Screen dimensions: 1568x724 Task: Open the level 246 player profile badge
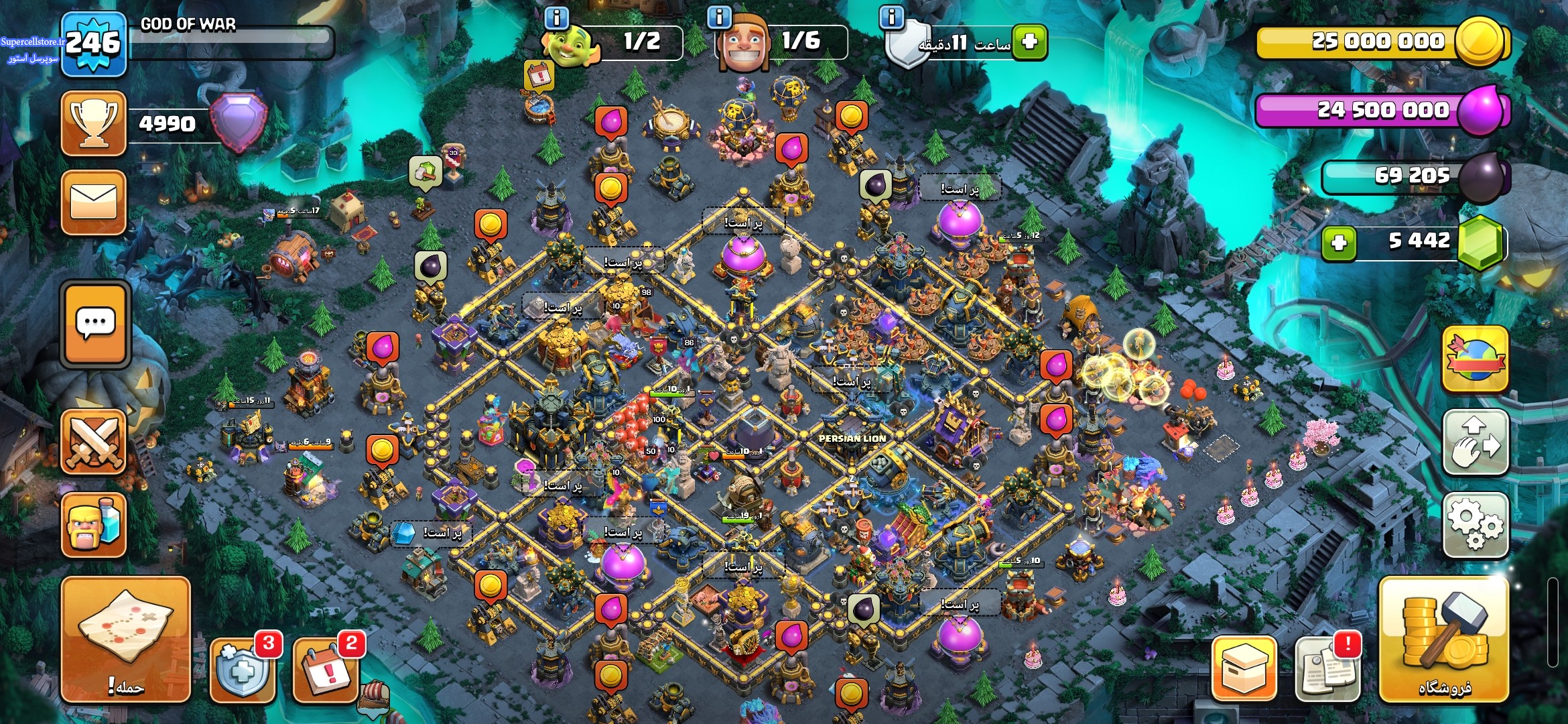point(93,44)
